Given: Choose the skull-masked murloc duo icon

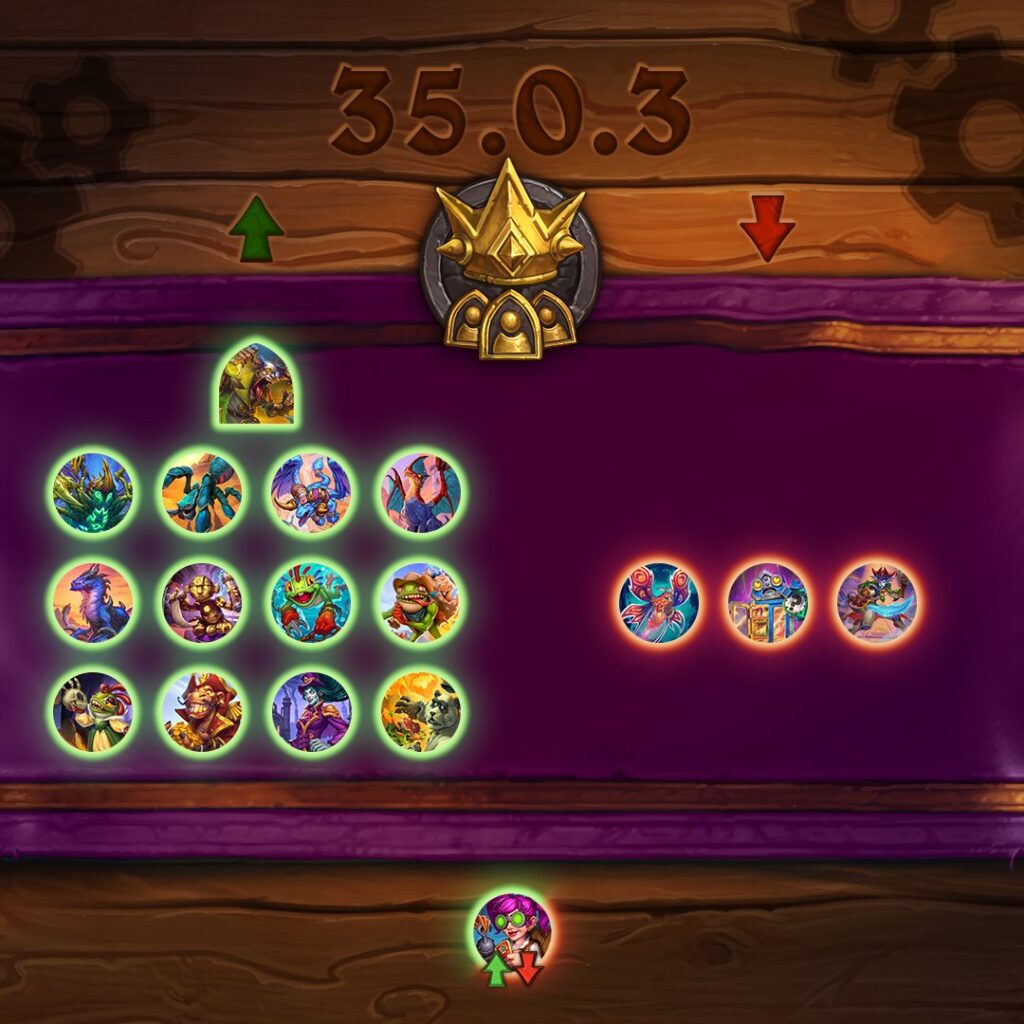Looking at the screenshot, I should pyautogui.click(x=93, y=711).
